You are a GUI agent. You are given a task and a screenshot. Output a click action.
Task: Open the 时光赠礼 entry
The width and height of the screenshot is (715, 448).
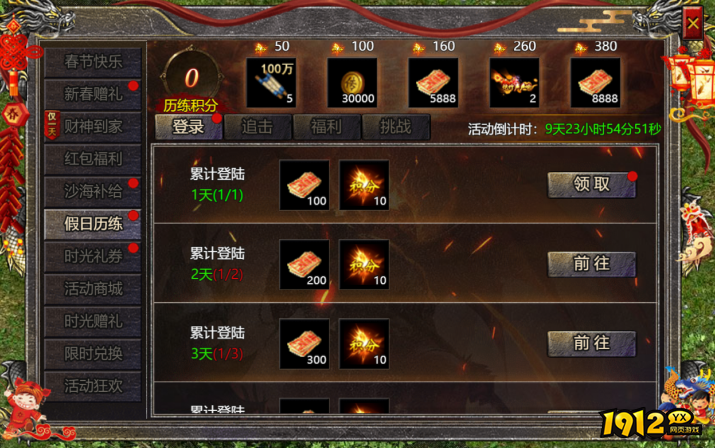[93, 321]
